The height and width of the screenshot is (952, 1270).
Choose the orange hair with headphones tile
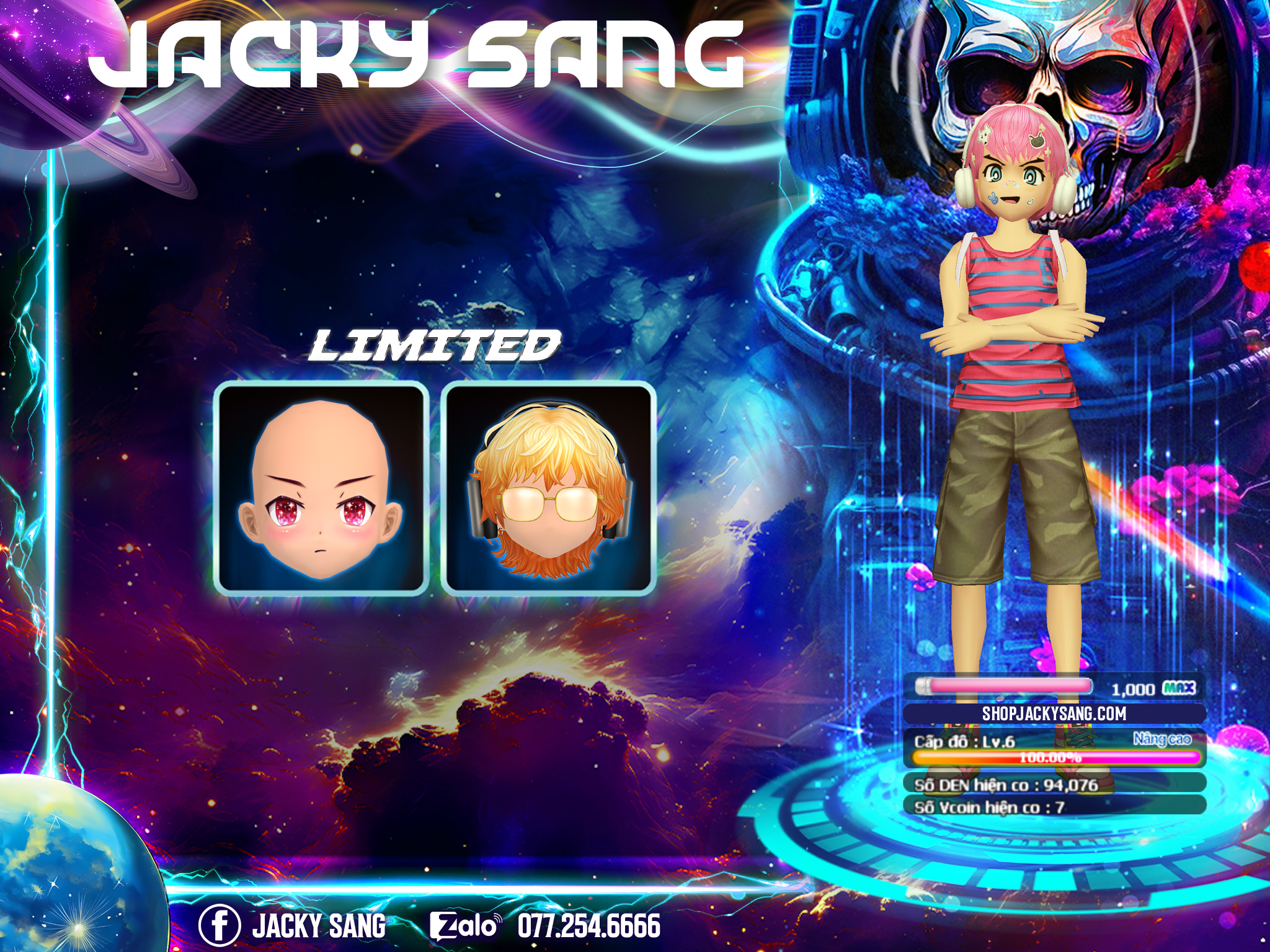click(549, 488)
